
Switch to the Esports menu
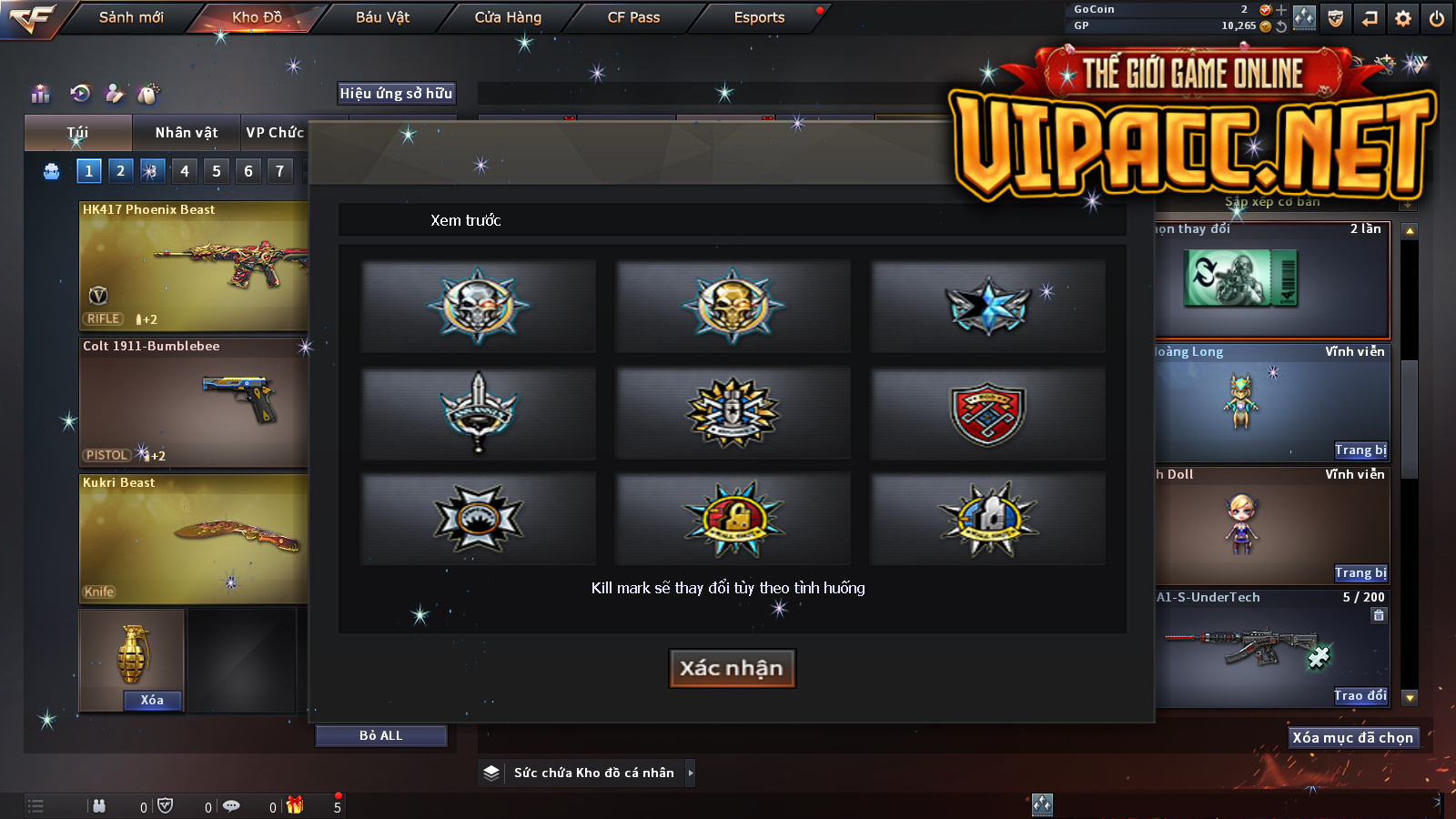coord(759,17)
